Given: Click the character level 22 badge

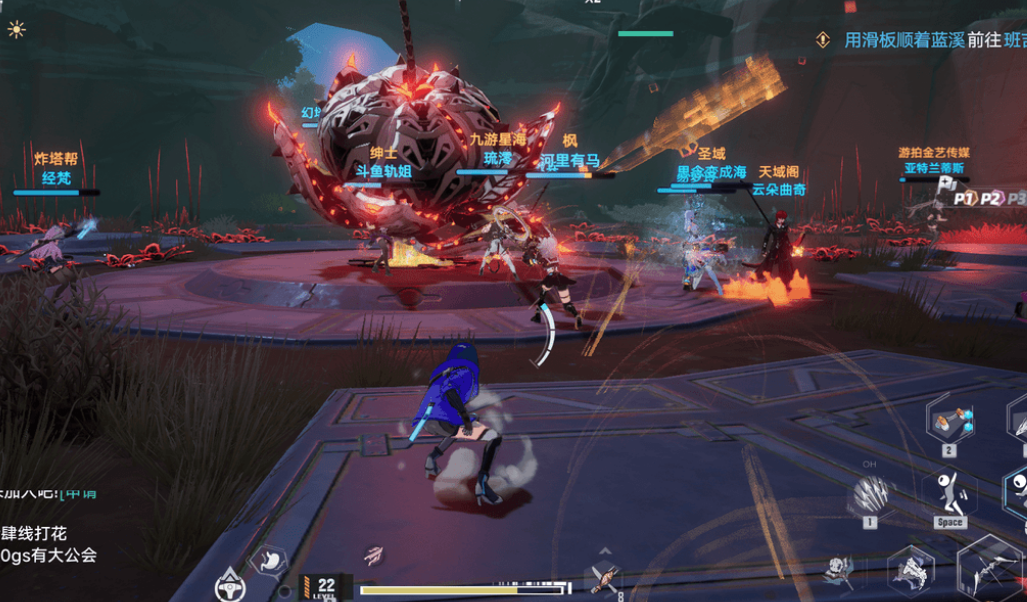Looking at the screenshot, I should coord(326,587).
